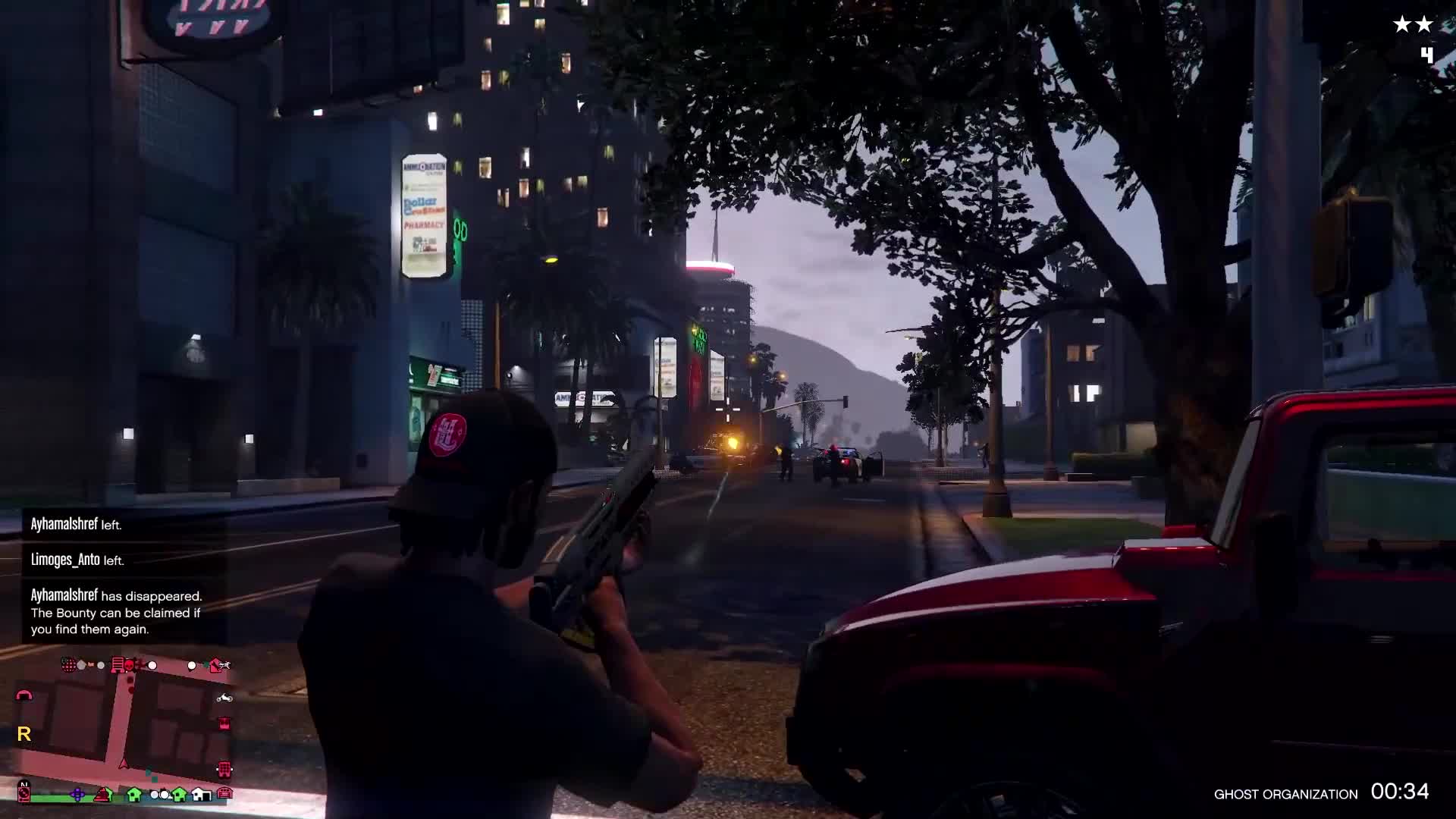Click the green safehouse blip on the minimap
Screen dimensions: 1456x819
(x=133, y=795)
